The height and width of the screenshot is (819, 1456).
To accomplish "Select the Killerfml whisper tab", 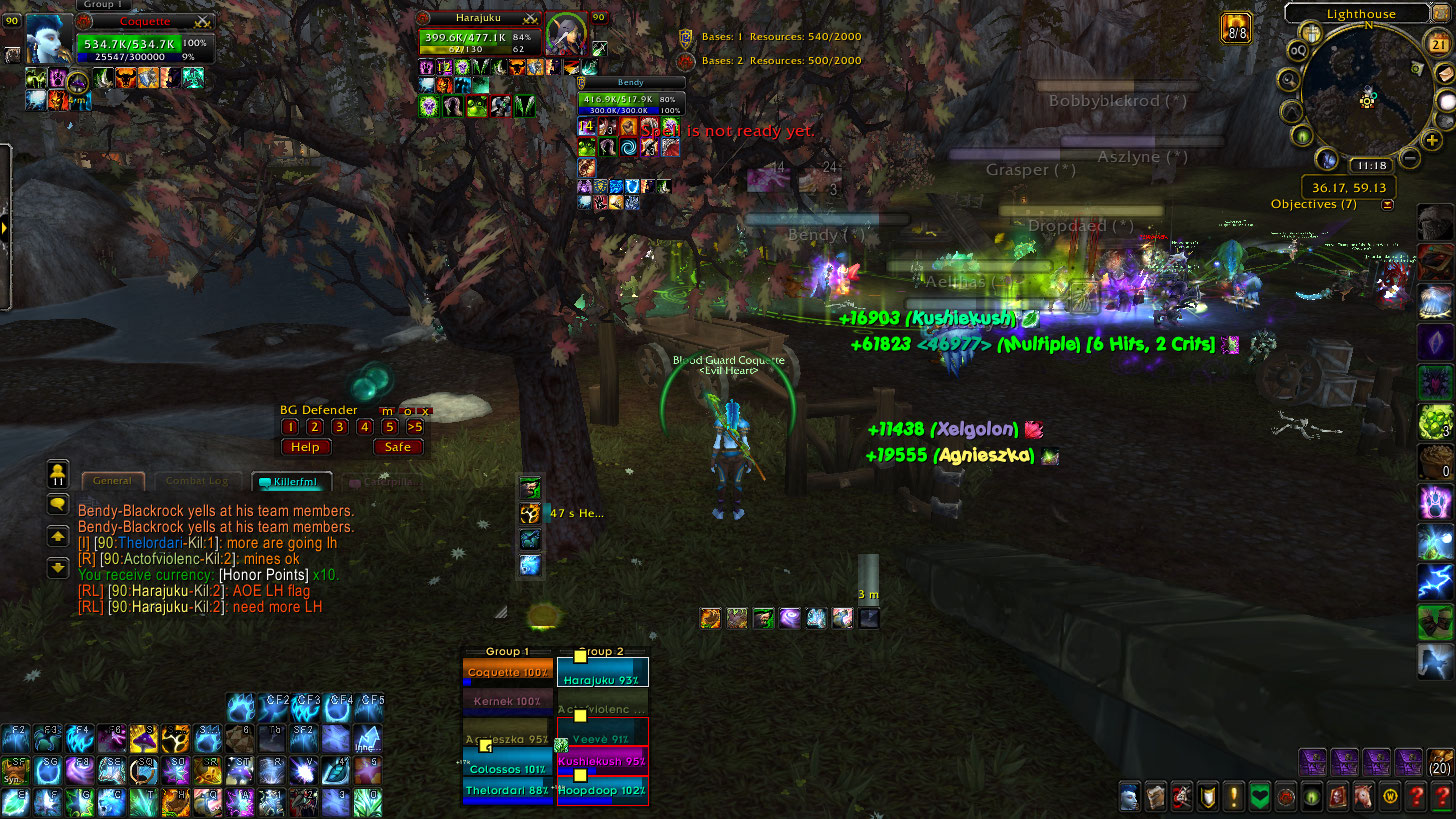I will (x=288, y=482).
